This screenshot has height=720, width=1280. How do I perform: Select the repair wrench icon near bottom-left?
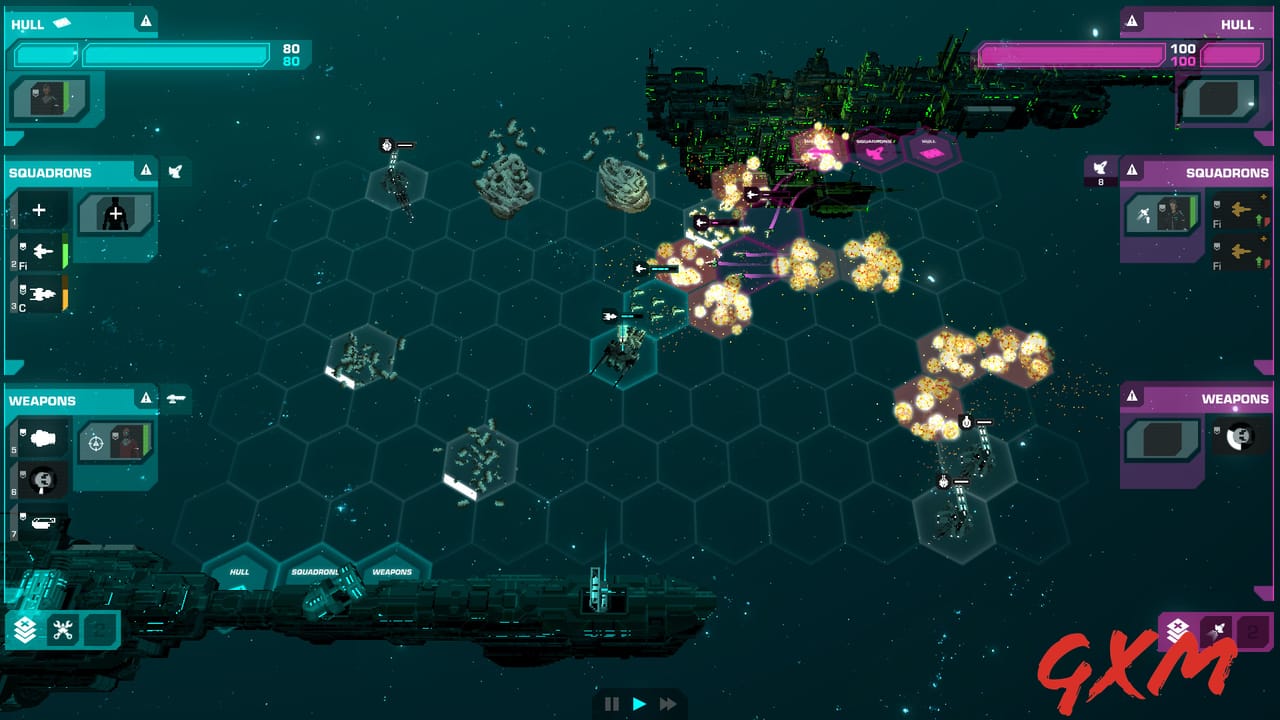(x=62, y=628)
